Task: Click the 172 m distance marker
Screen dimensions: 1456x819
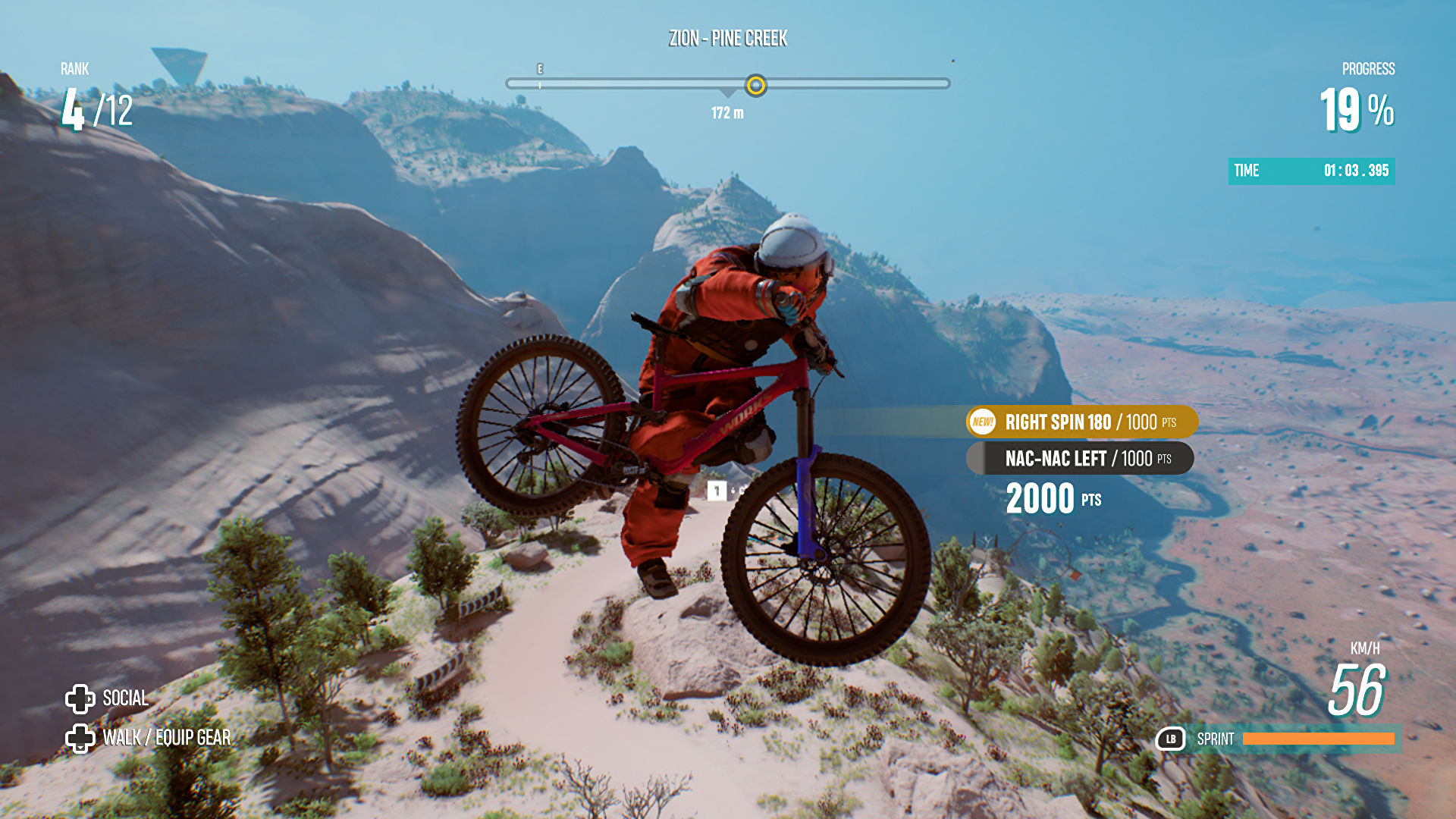Action: click(726, 114)
